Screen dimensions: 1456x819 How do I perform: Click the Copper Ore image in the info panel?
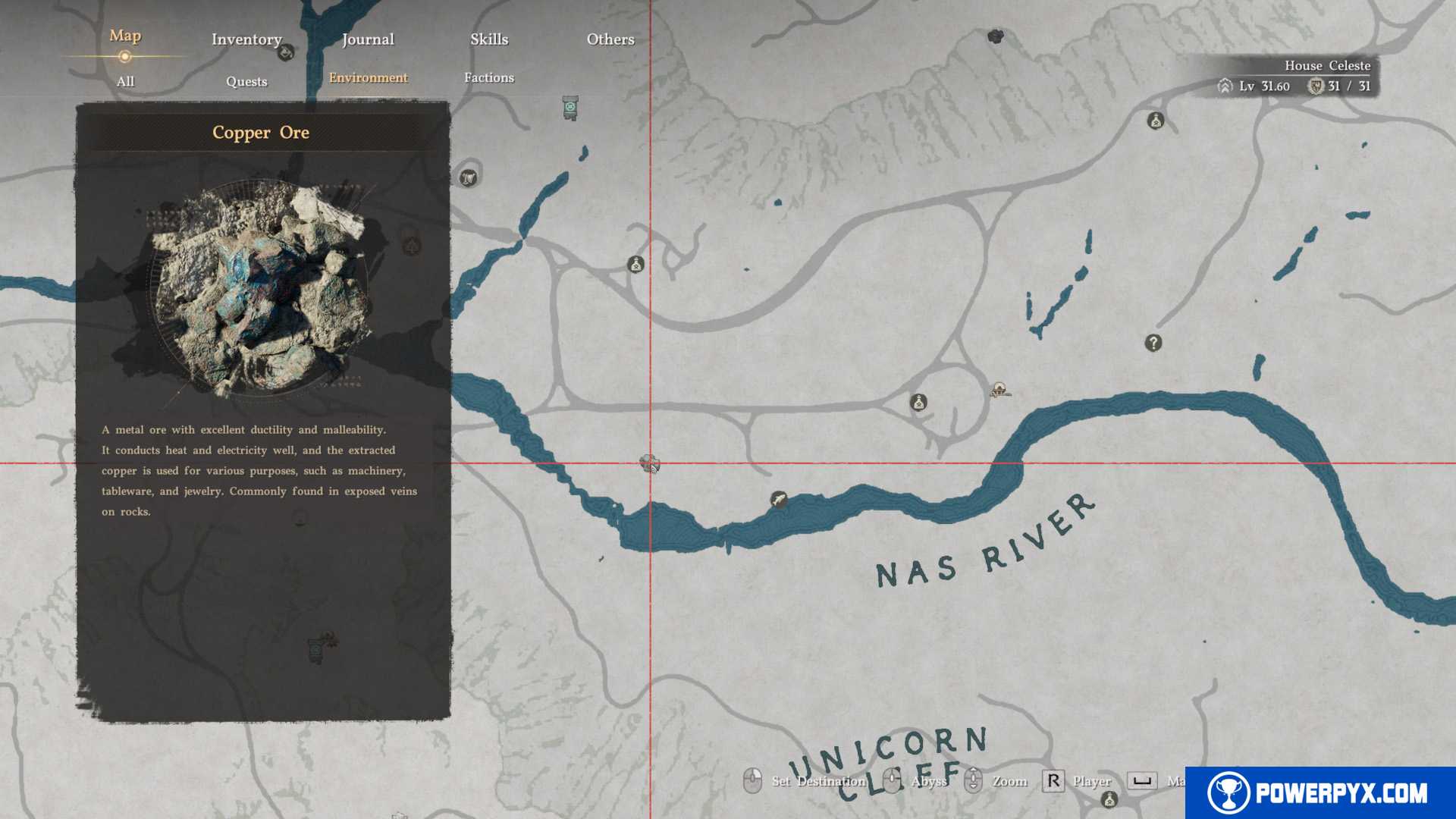[x=262, y=288]
